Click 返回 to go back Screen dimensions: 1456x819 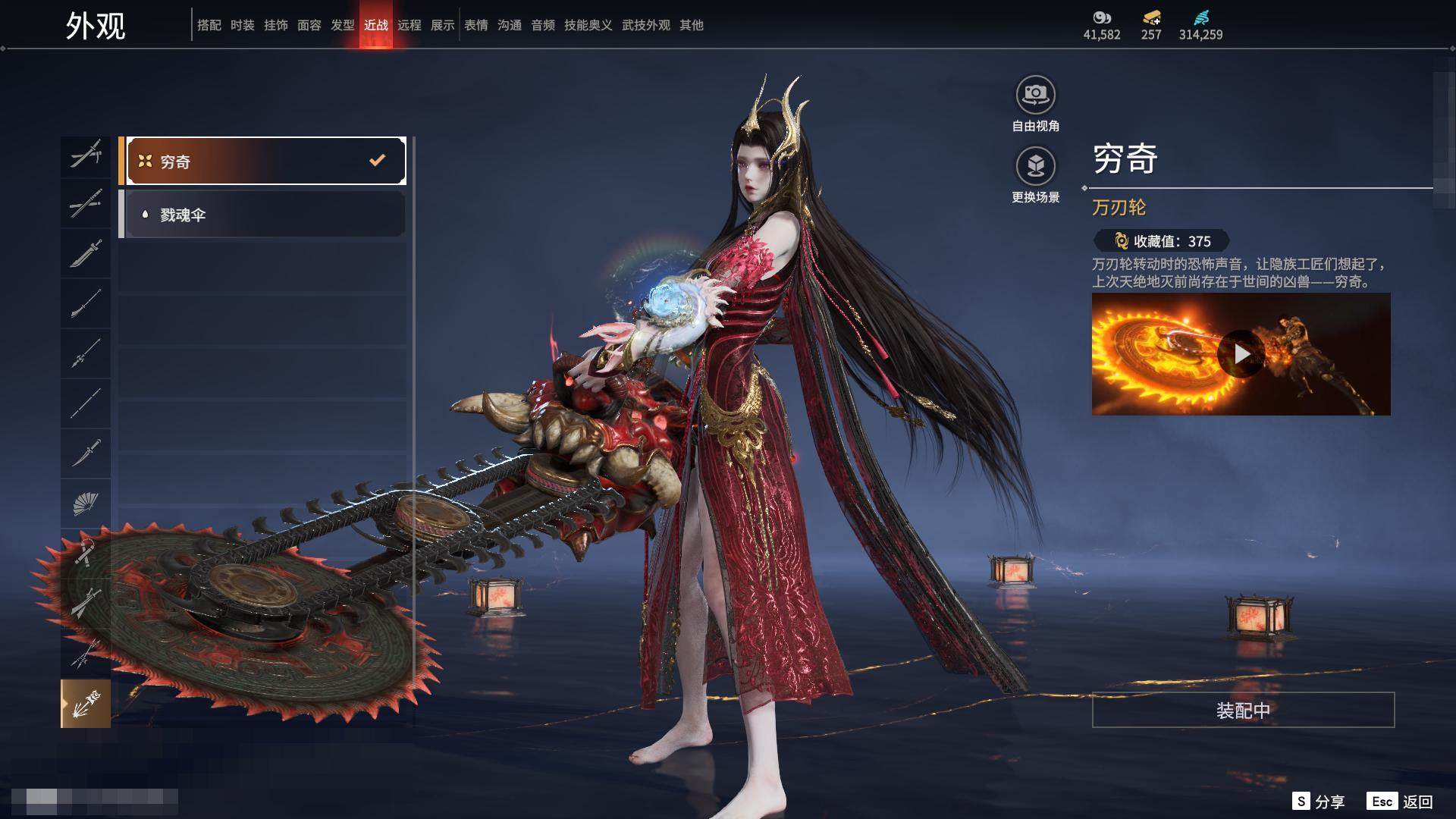click(1401, 802)
